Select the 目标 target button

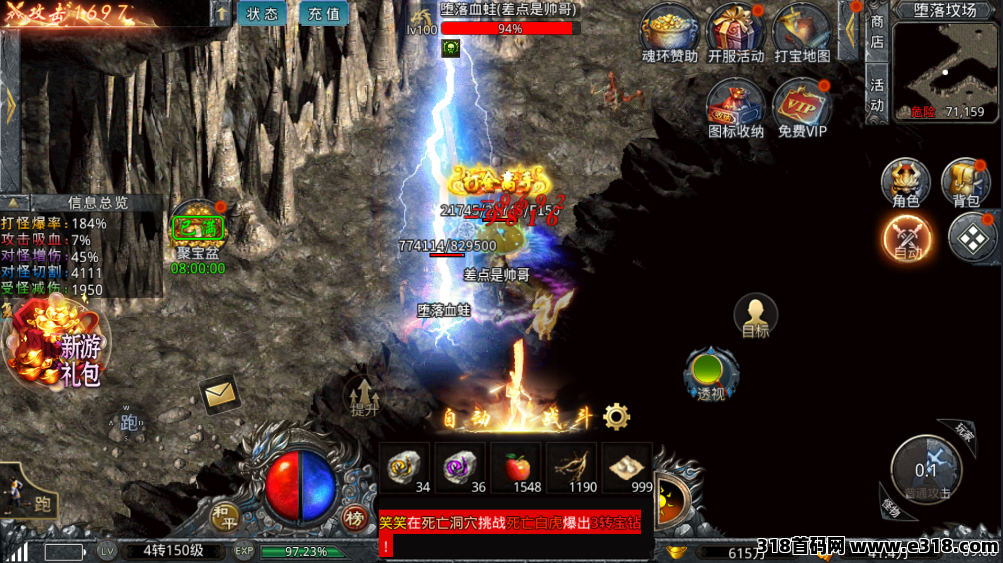point(756,316)
